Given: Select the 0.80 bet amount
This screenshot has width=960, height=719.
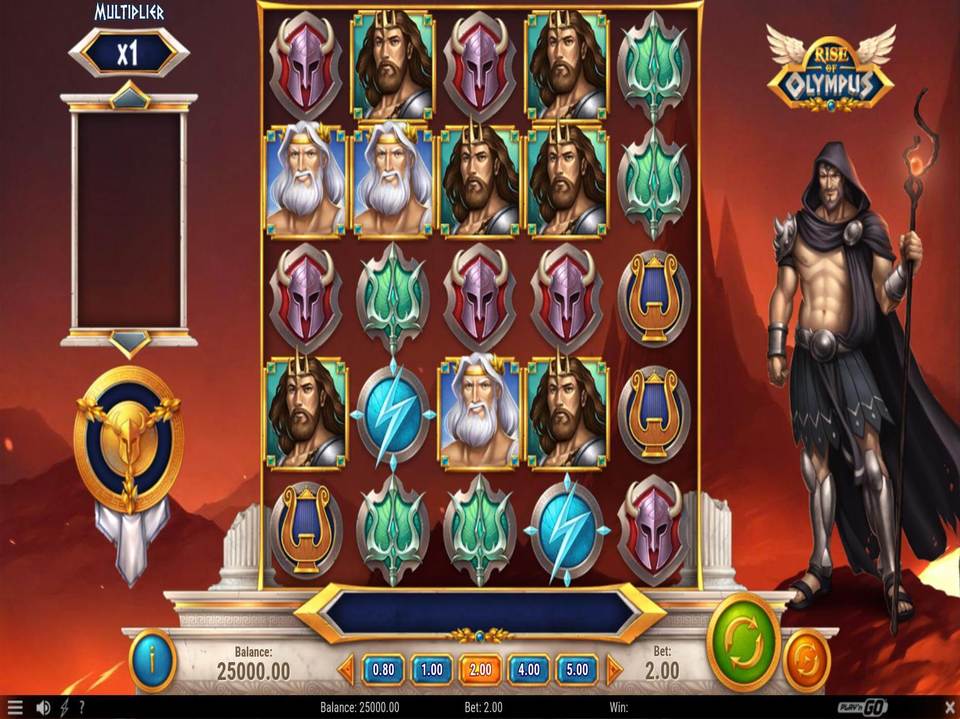Looking at the screenshot, I should (383, 669).
